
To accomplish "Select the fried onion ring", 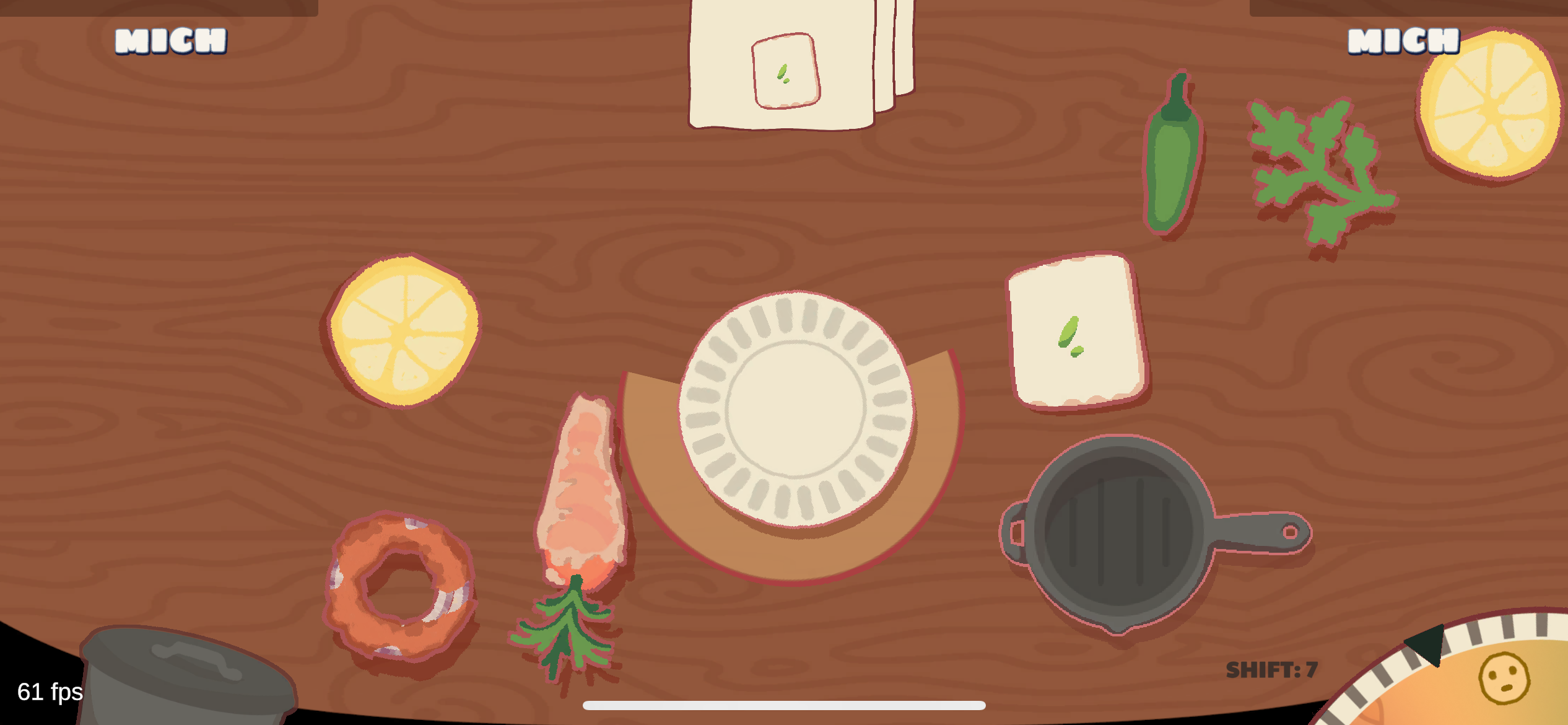I will coord(401,586).
